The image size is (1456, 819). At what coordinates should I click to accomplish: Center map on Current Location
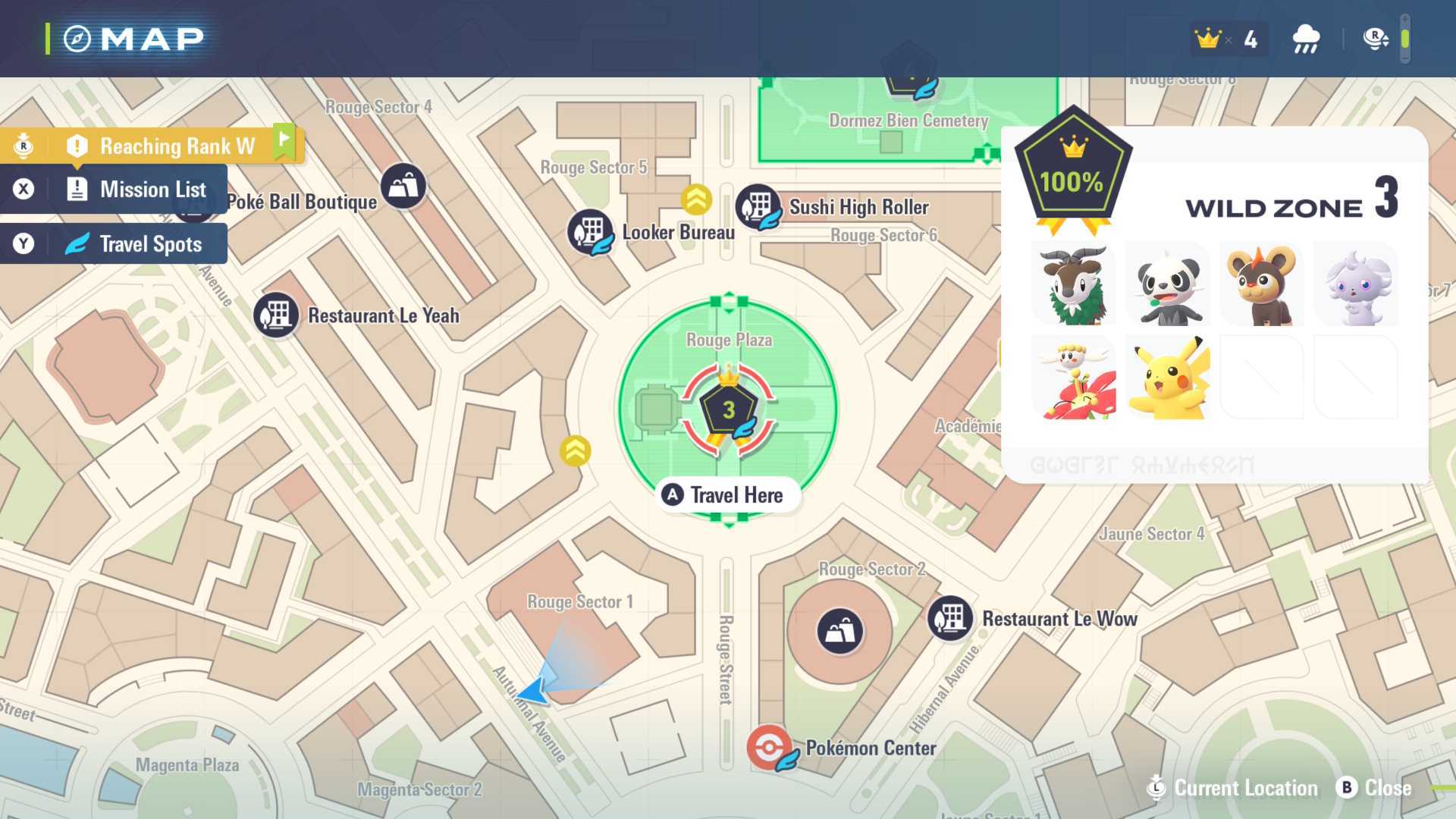1235,788
